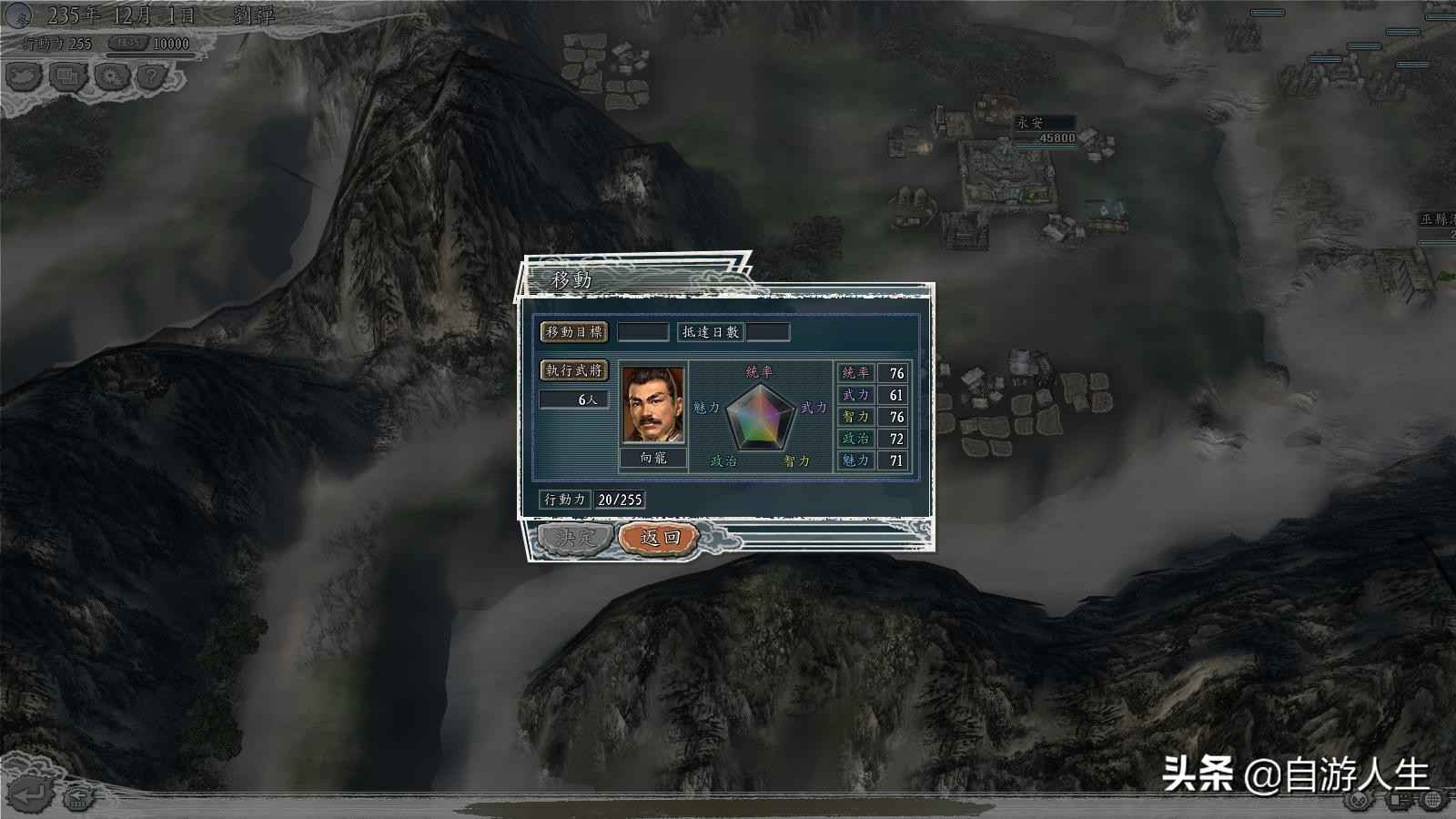1456x819 pixels.
Task: Select the 向寵 officer portrait
Action: (x=652, y=406)
